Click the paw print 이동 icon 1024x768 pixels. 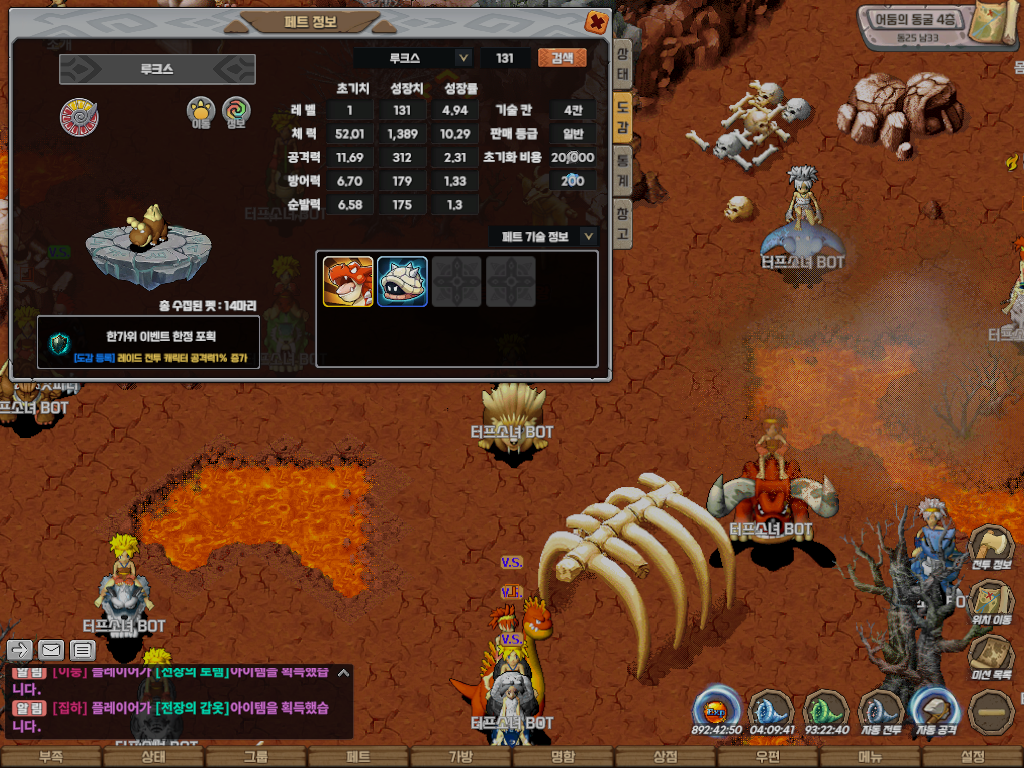pos(201,112)
